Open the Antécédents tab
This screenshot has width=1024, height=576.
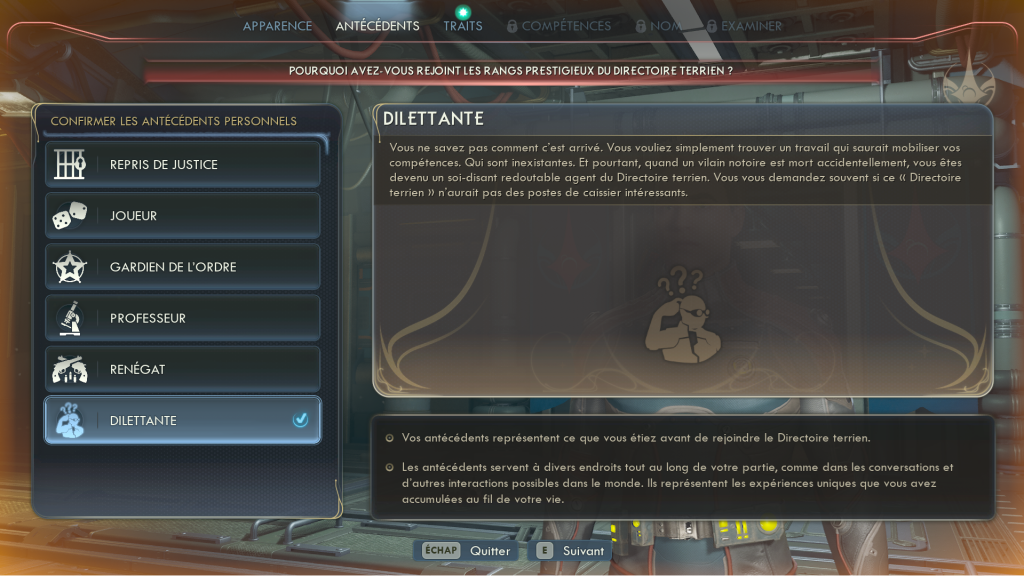tap(377, 26)
